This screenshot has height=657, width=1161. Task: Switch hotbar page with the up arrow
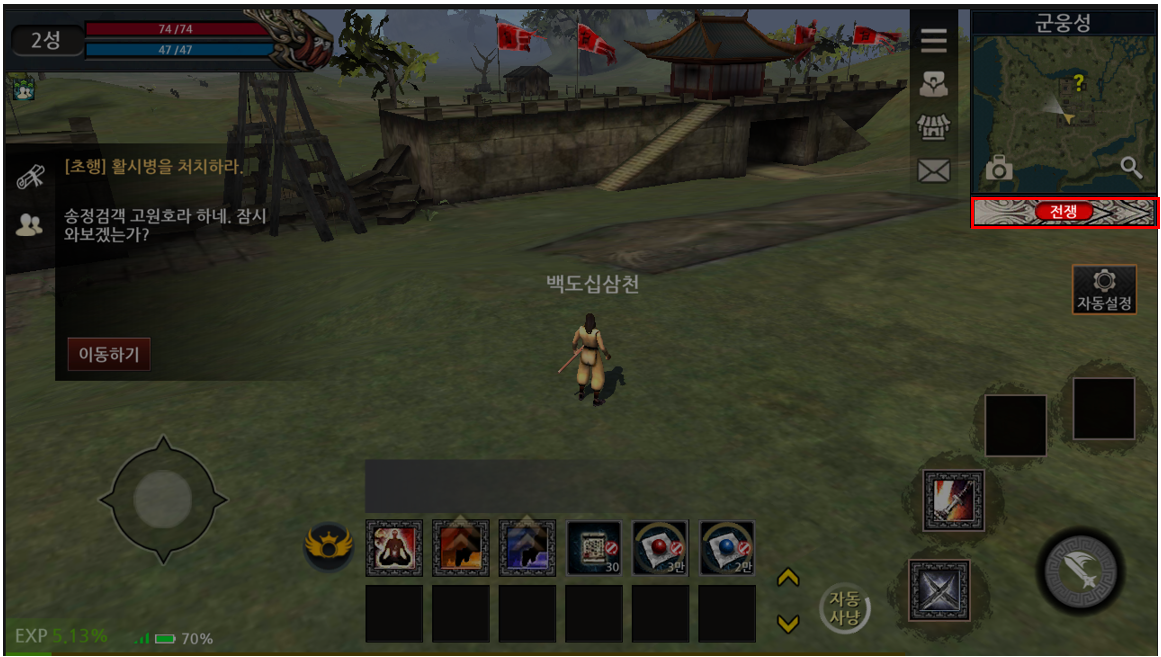(788, 578)
